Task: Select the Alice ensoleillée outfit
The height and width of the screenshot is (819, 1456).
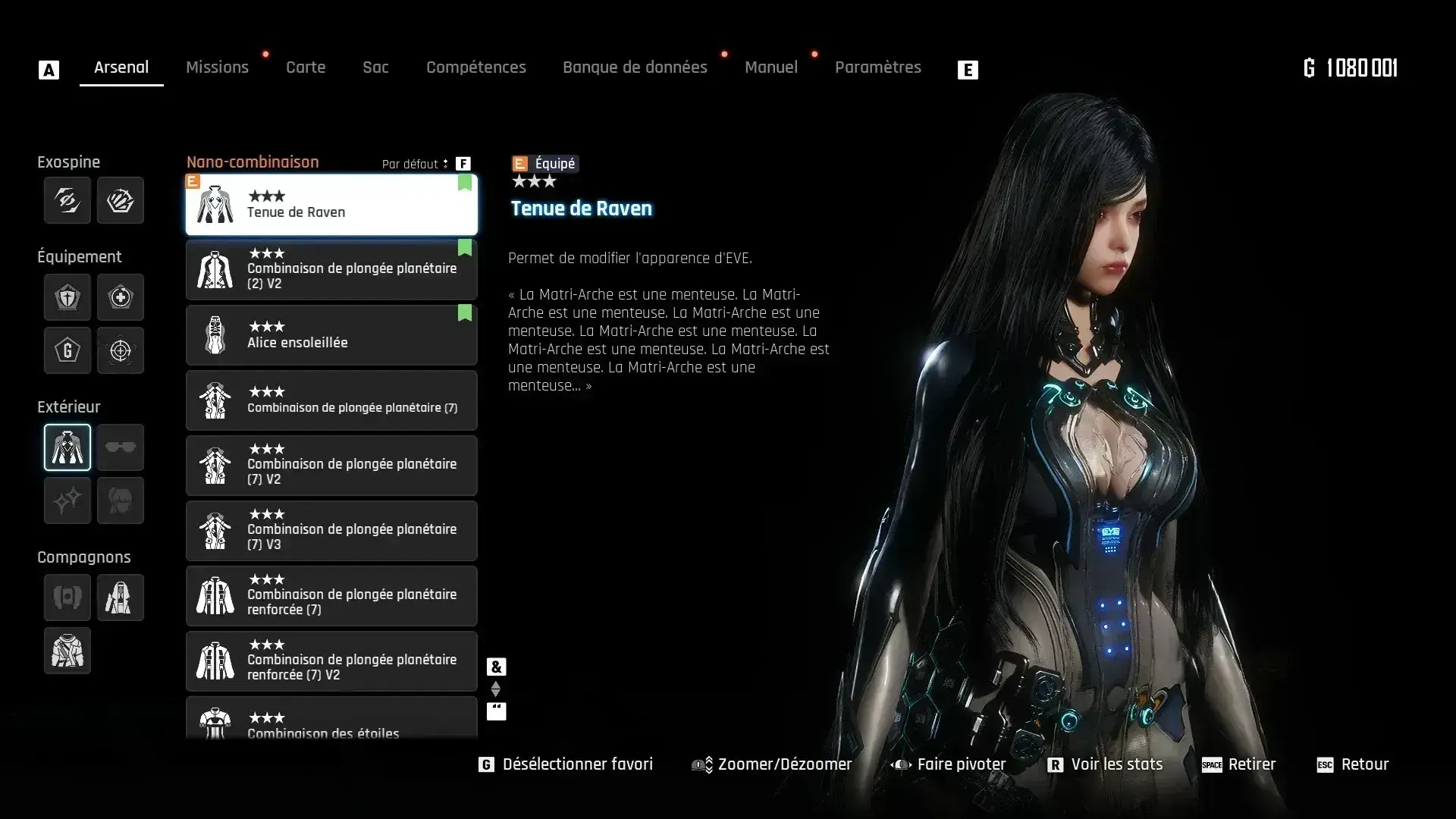Action: tap(331, 335)
